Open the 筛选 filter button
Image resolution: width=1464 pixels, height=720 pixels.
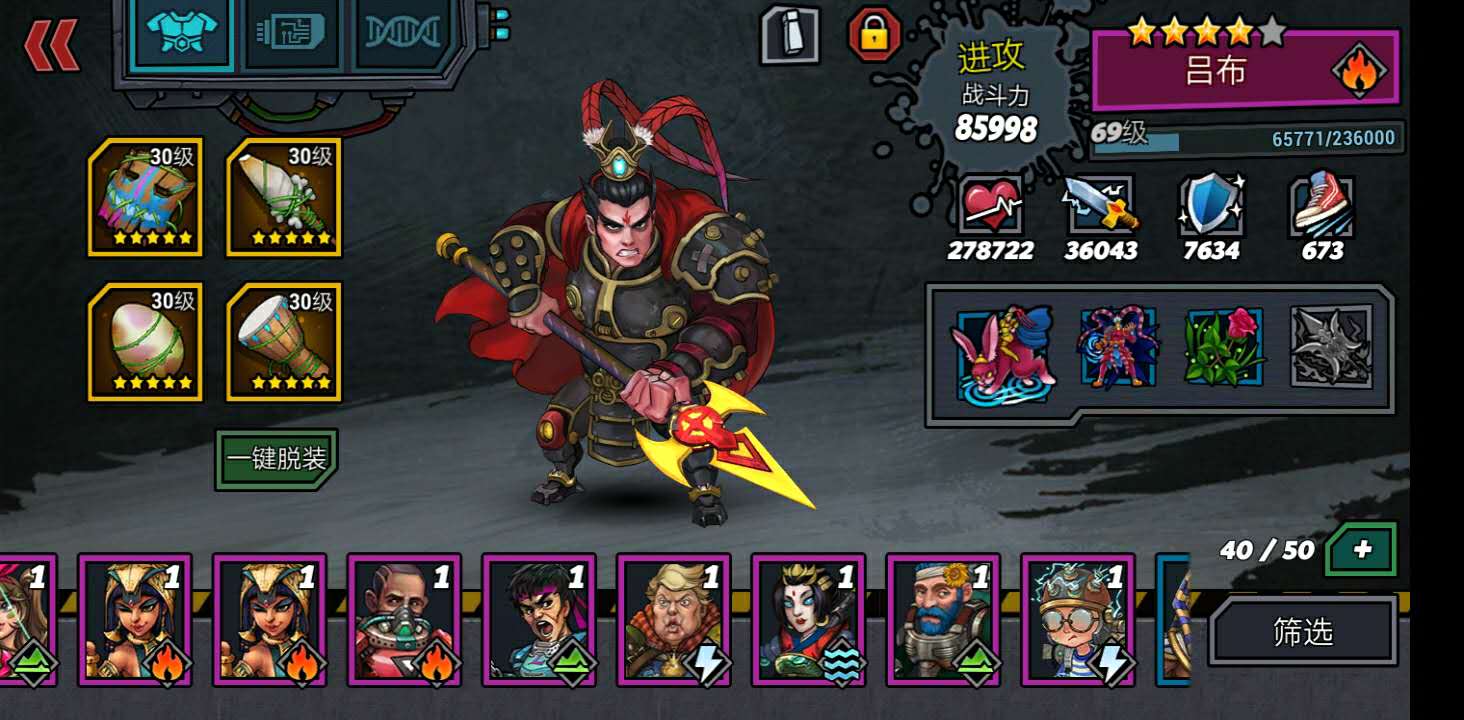pyautogui.click(x=1303, y=631)
